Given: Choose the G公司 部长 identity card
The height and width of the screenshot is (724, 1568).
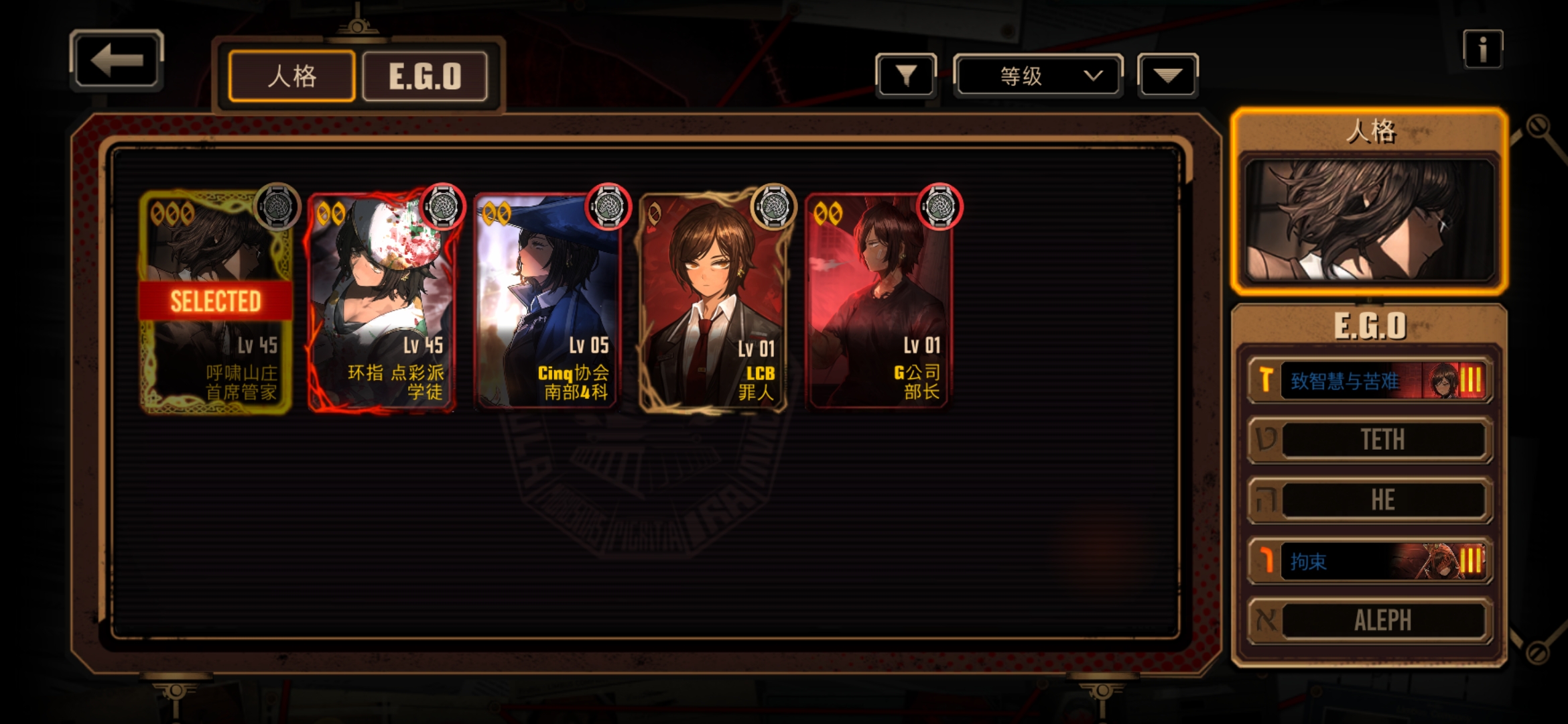Looking at the screenshot, I should (878, 302).
